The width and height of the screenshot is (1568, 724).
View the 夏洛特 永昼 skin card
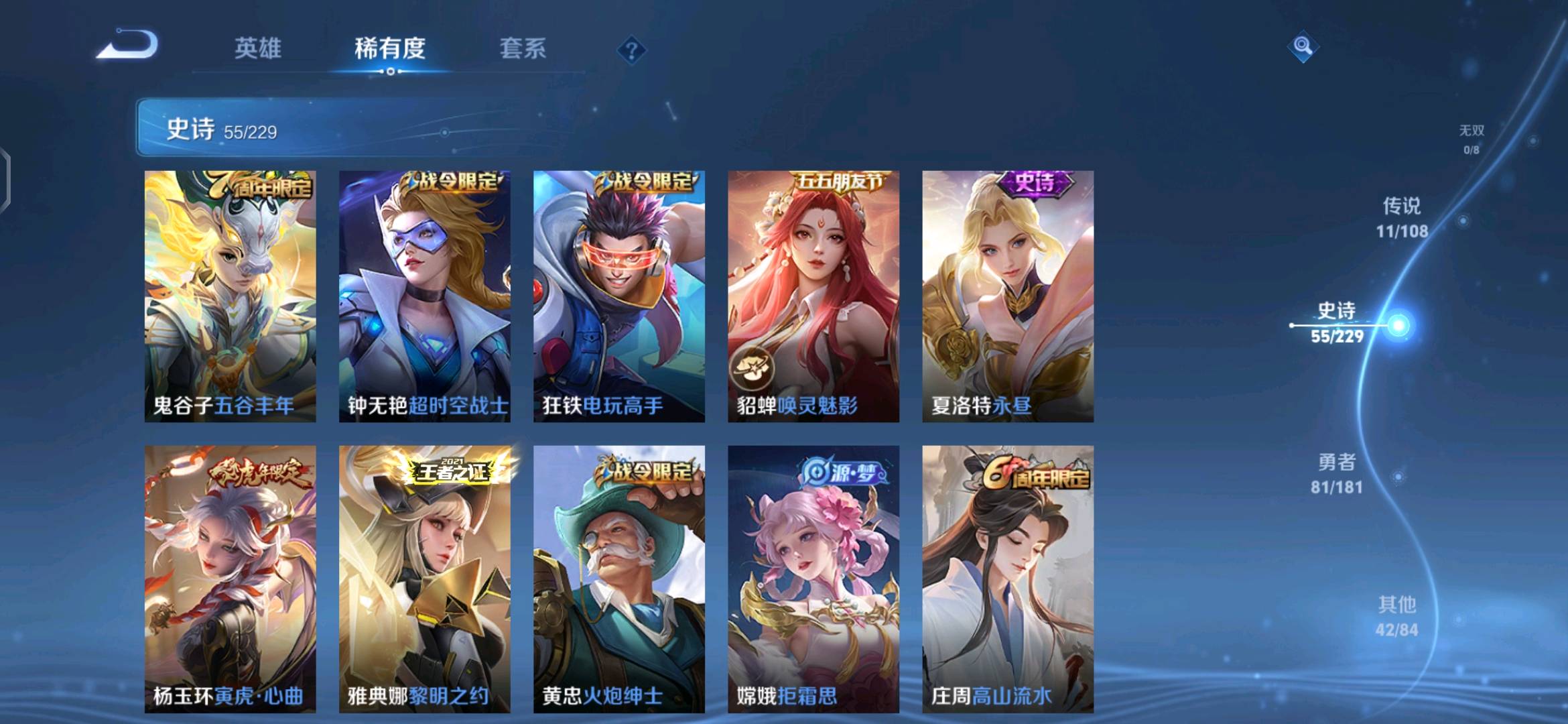click(1008, 296)
